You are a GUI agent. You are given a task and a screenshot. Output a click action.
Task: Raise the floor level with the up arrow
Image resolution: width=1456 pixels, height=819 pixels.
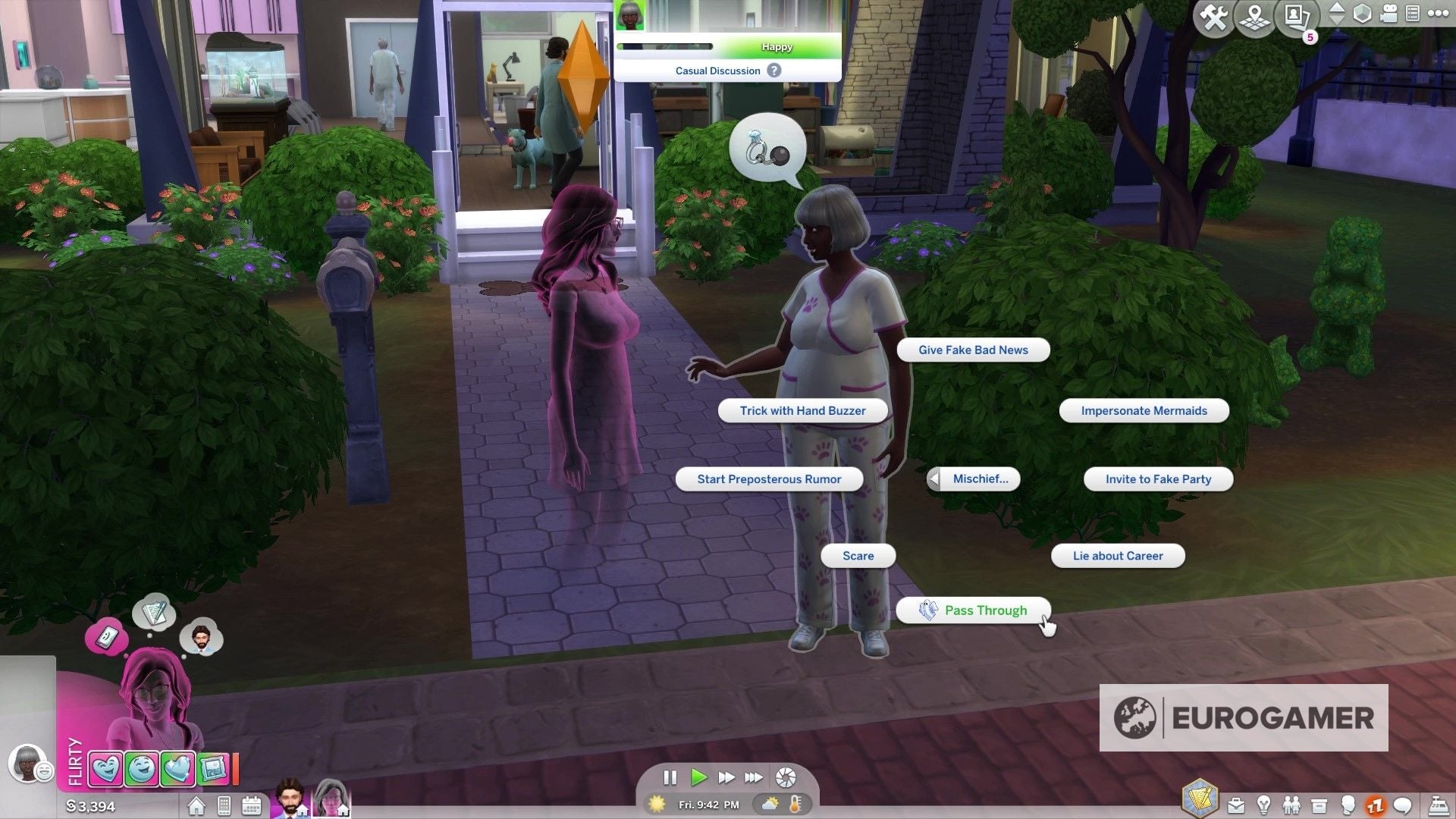[x=1338, y=6]
